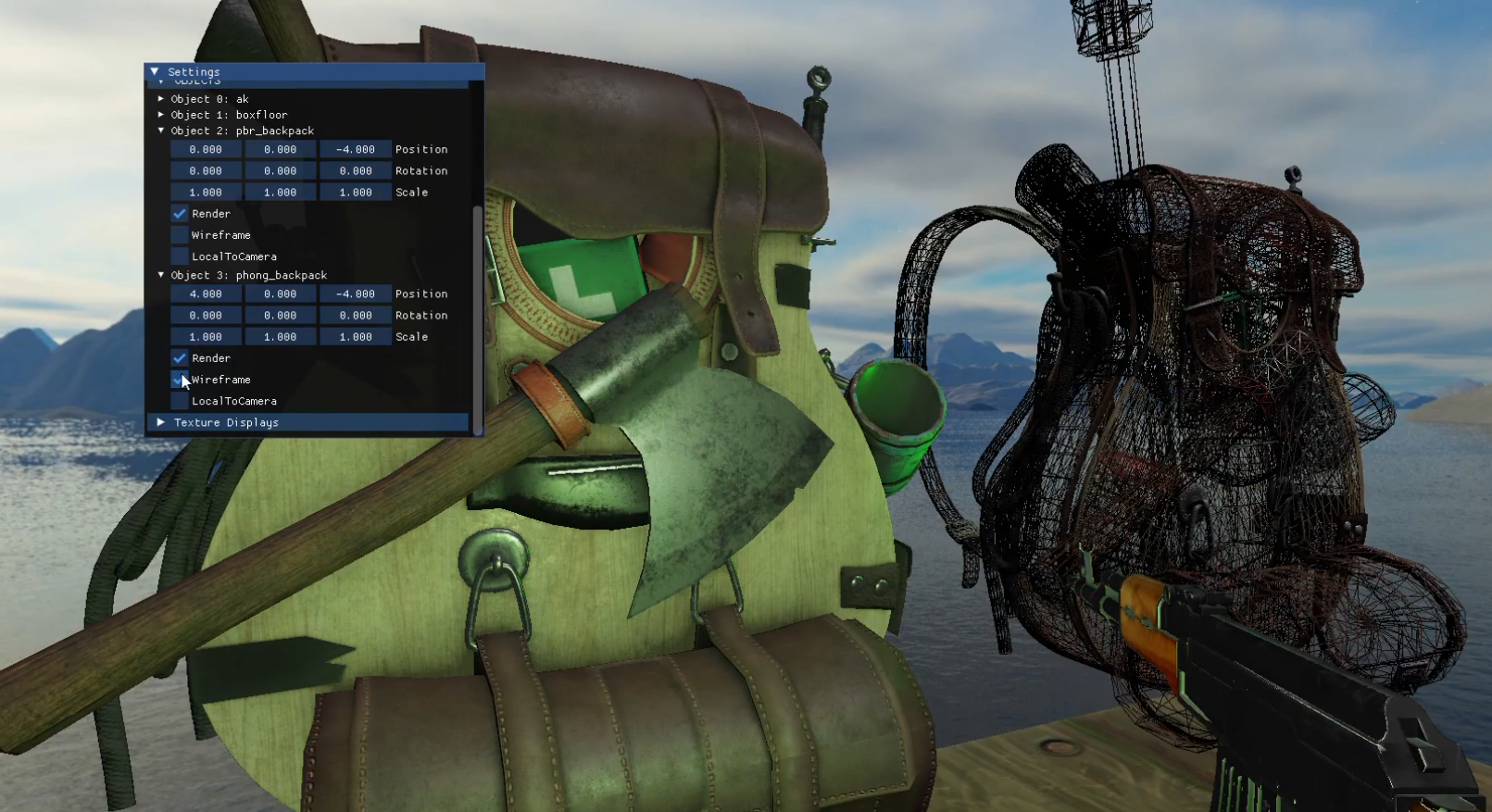Select phong_backpack Position X field showing 4.000
Screen dimensions: 1492x812
click(x=206, y=294)
